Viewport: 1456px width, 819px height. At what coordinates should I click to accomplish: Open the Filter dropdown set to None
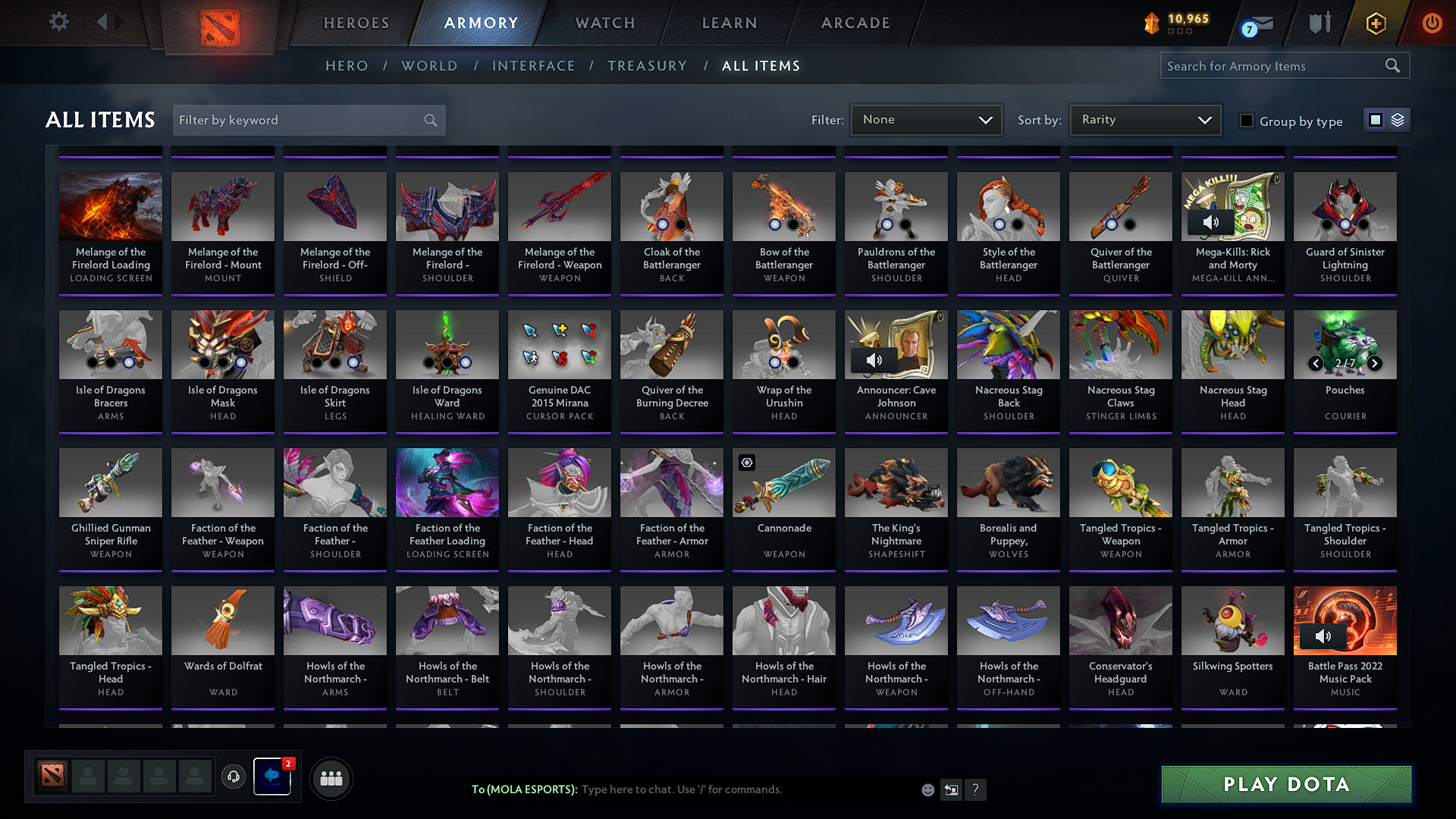tap(925, 119)
